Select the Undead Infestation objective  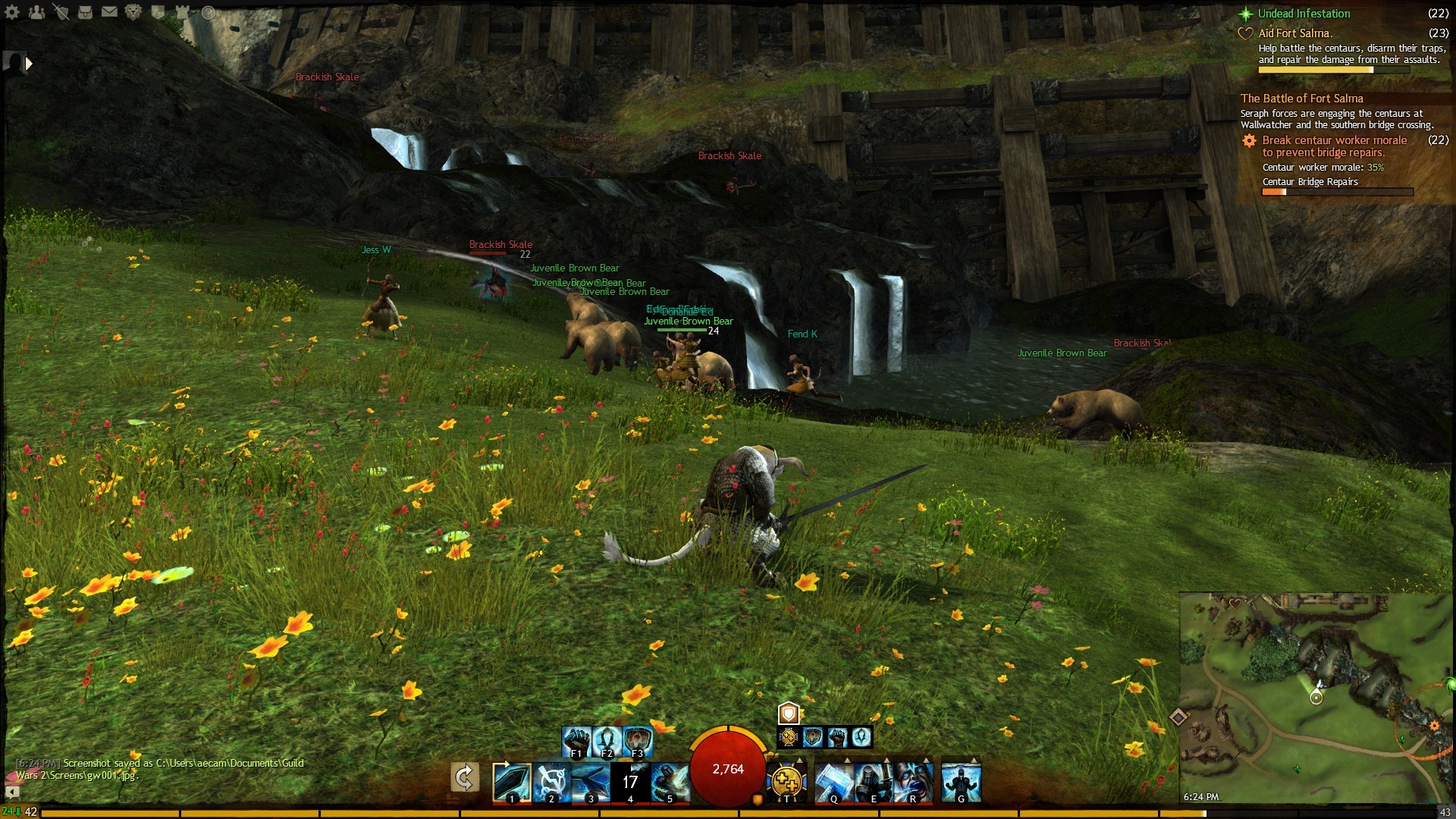1304,14
